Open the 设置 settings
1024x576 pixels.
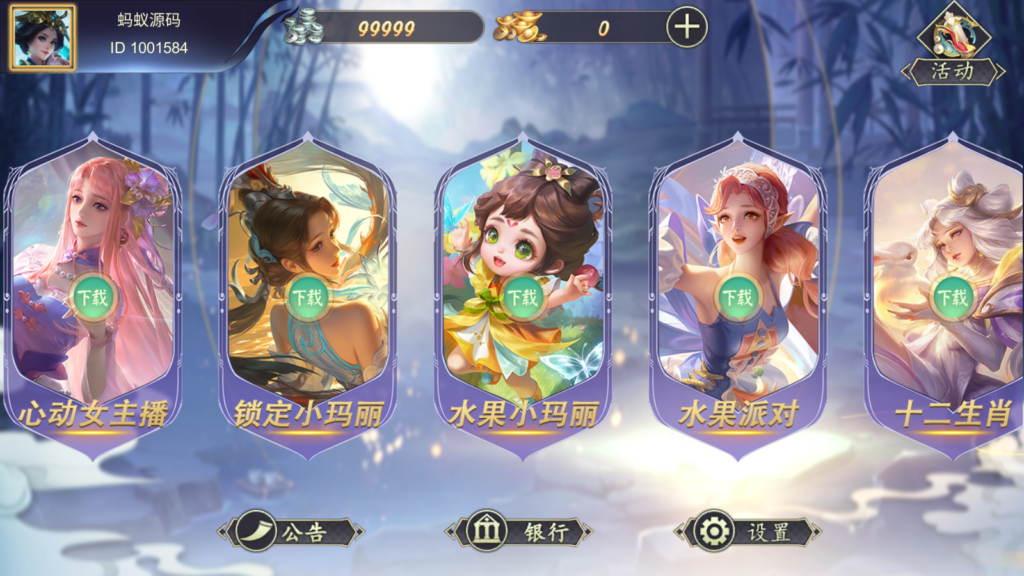click(747, 532)
